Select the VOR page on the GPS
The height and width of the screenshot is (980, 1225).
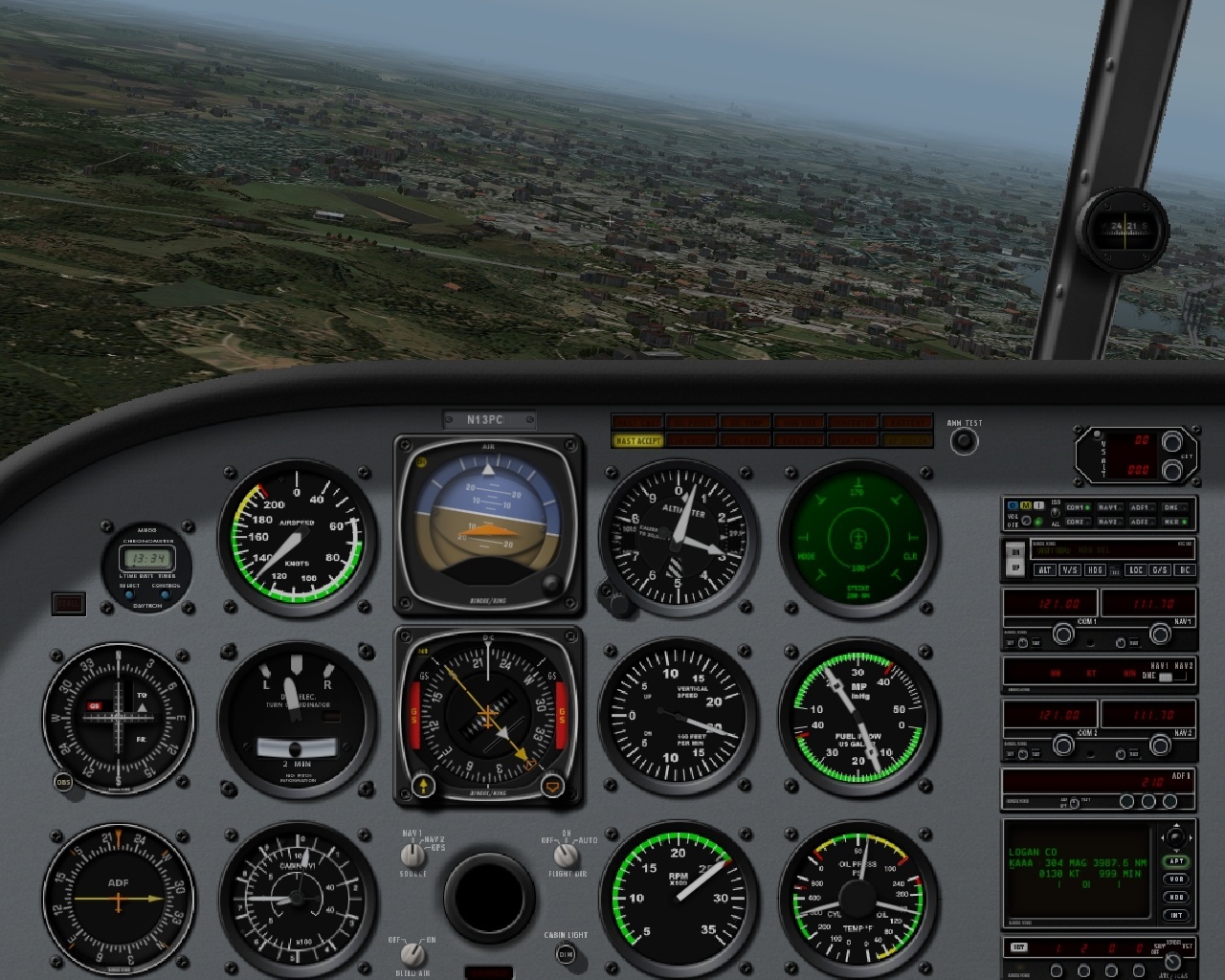coord(1176,880)
